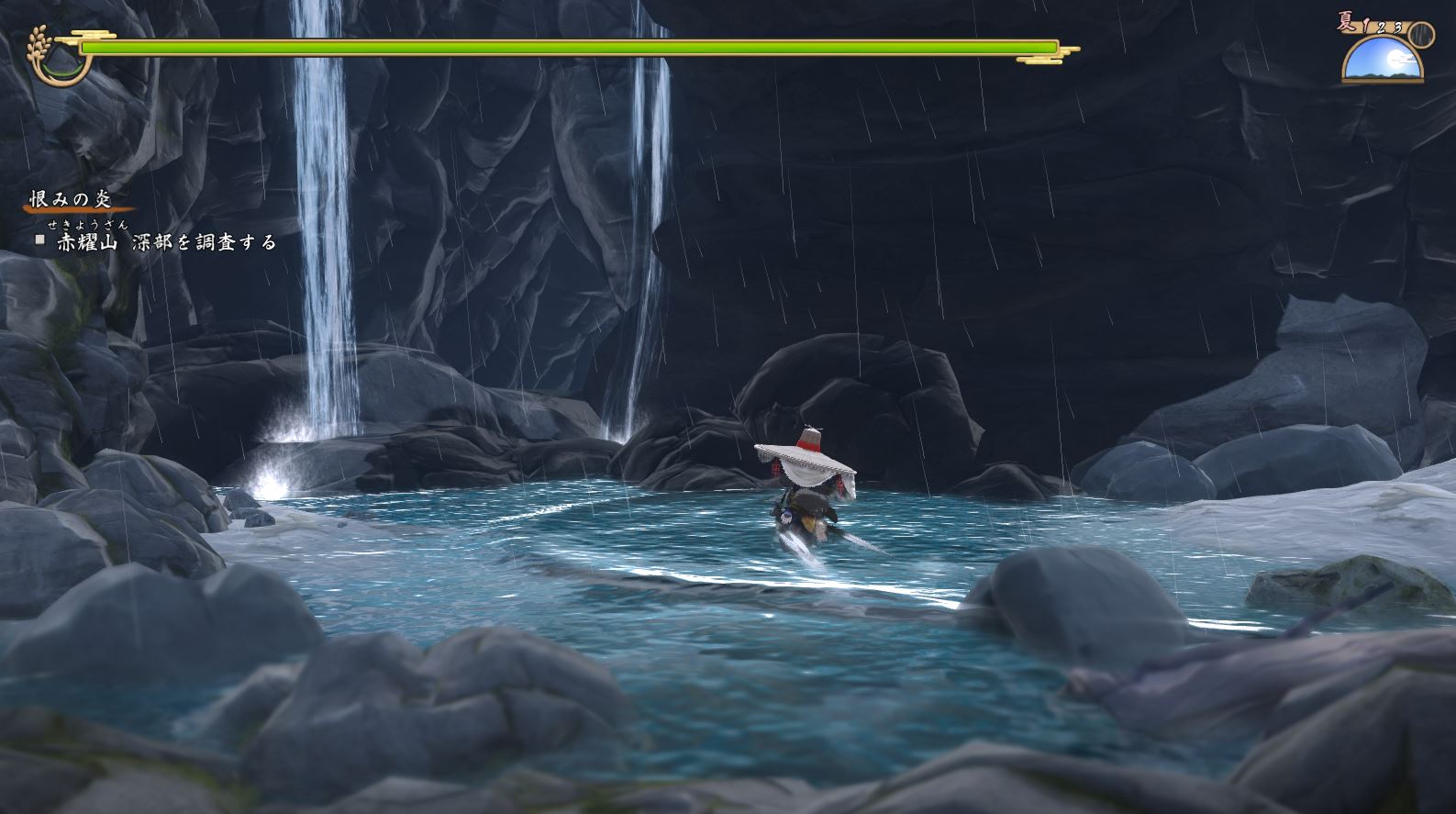The image size is (1456, 814).
Task: Select the 恨みの炎 quest title
Action: click(71, 200)
